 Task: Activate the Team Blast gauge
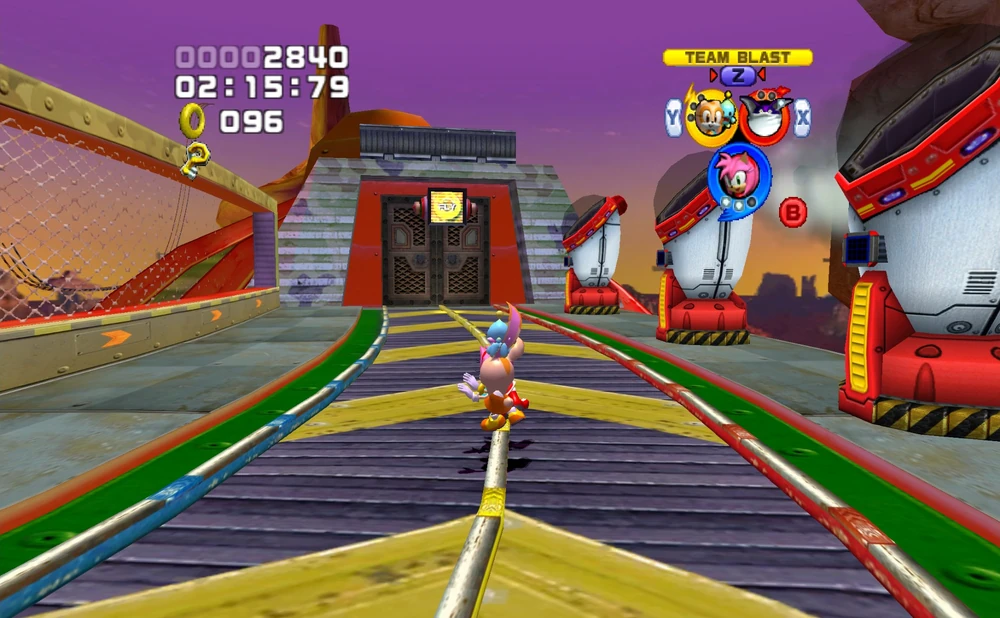pos(737,58)
